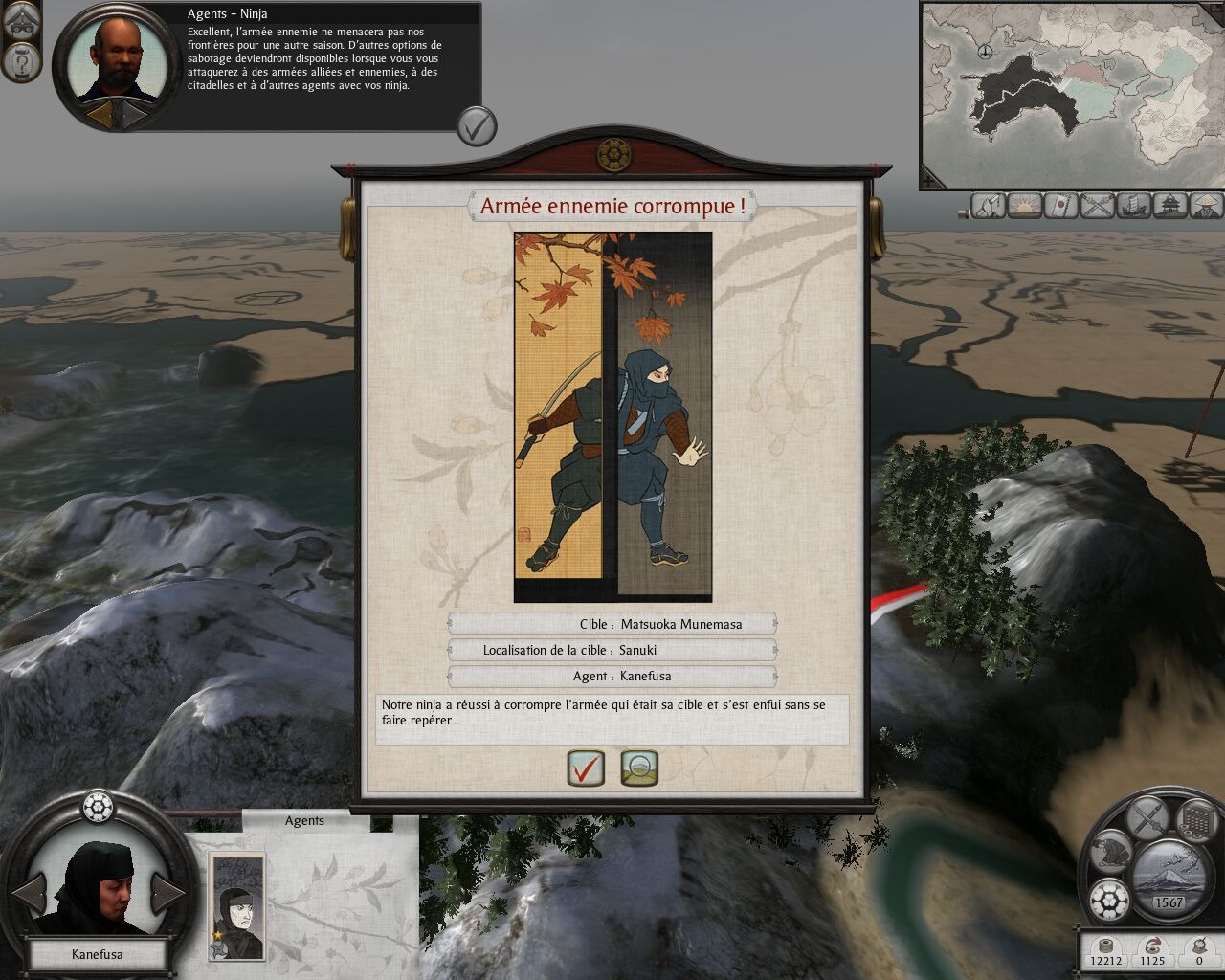The height and width of the screenshot is (980, 1225).
Task: Open the rising sun list button
Action: pyautogui.click(x=1025, y=205)
